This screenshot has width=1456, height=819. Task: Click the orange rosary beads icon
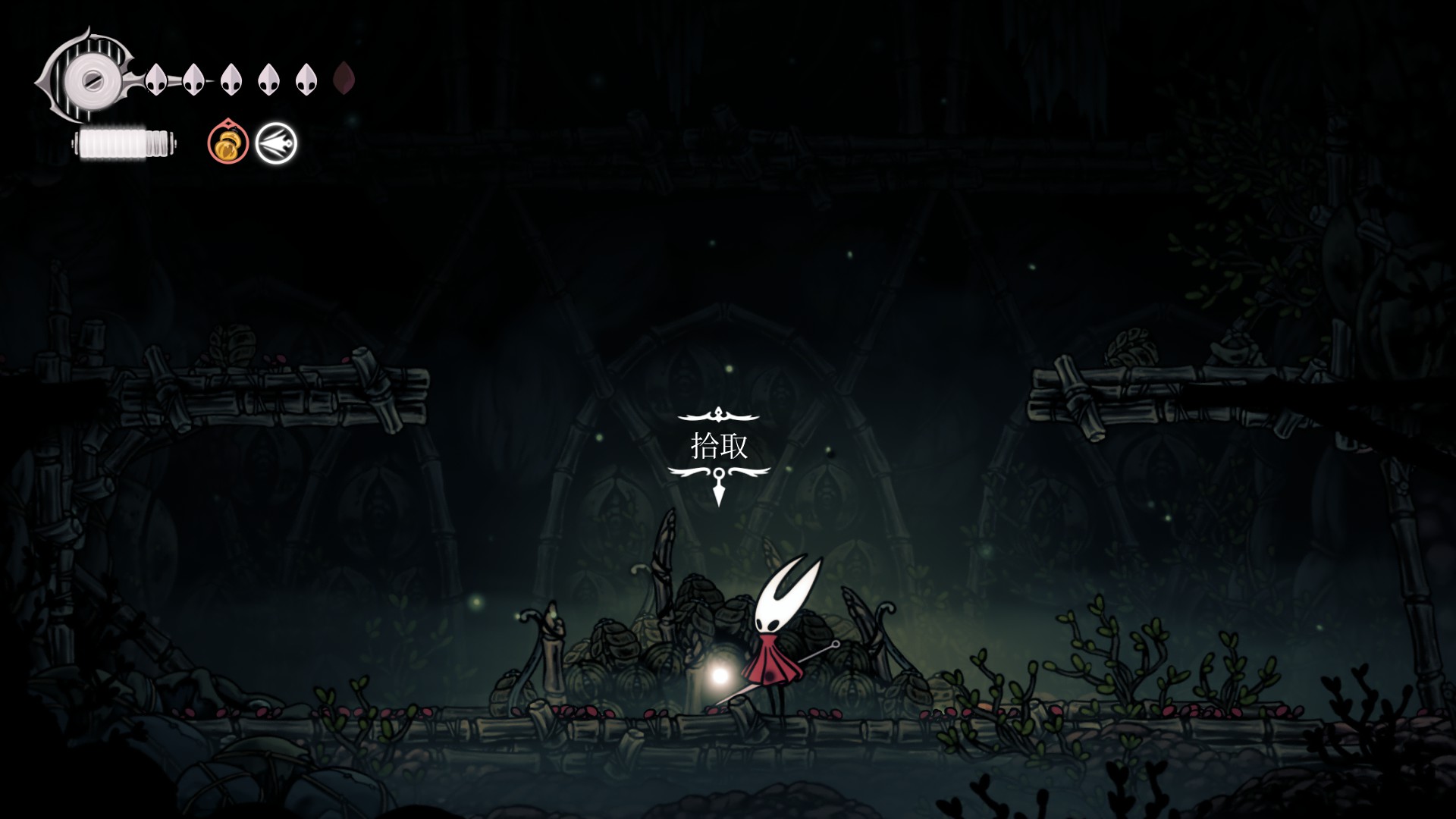pyautogui.click(x=228, y=143)
